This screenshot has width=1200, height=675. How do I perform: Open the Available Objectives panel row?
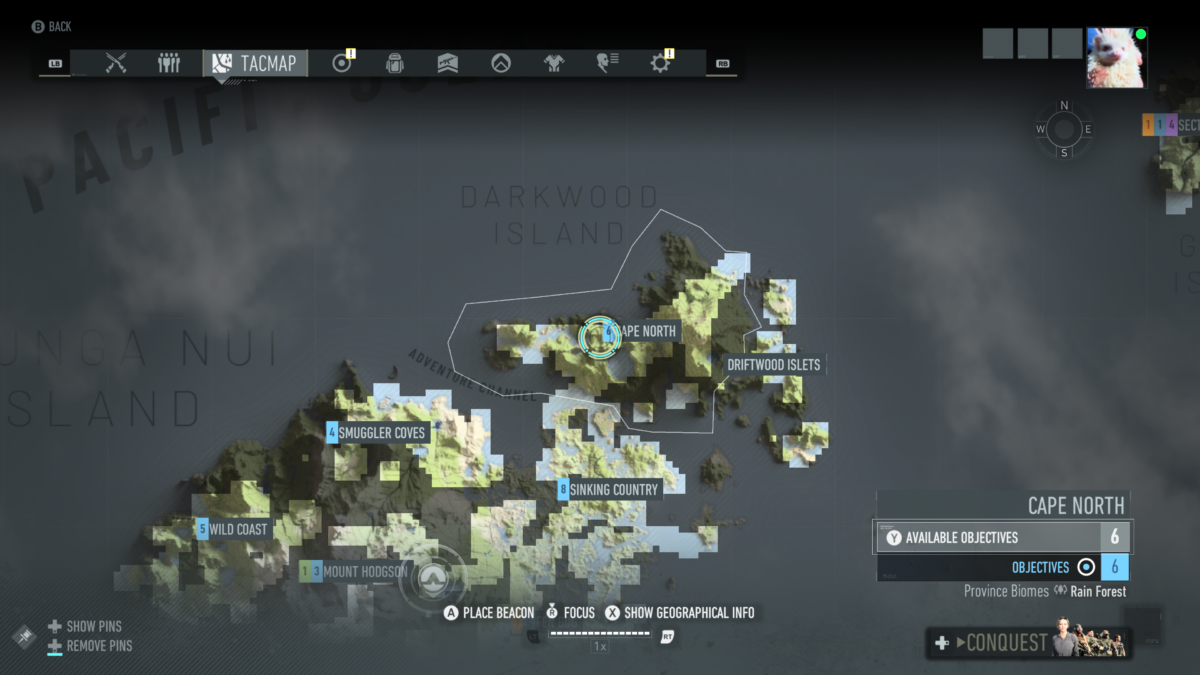[1003, 537]
